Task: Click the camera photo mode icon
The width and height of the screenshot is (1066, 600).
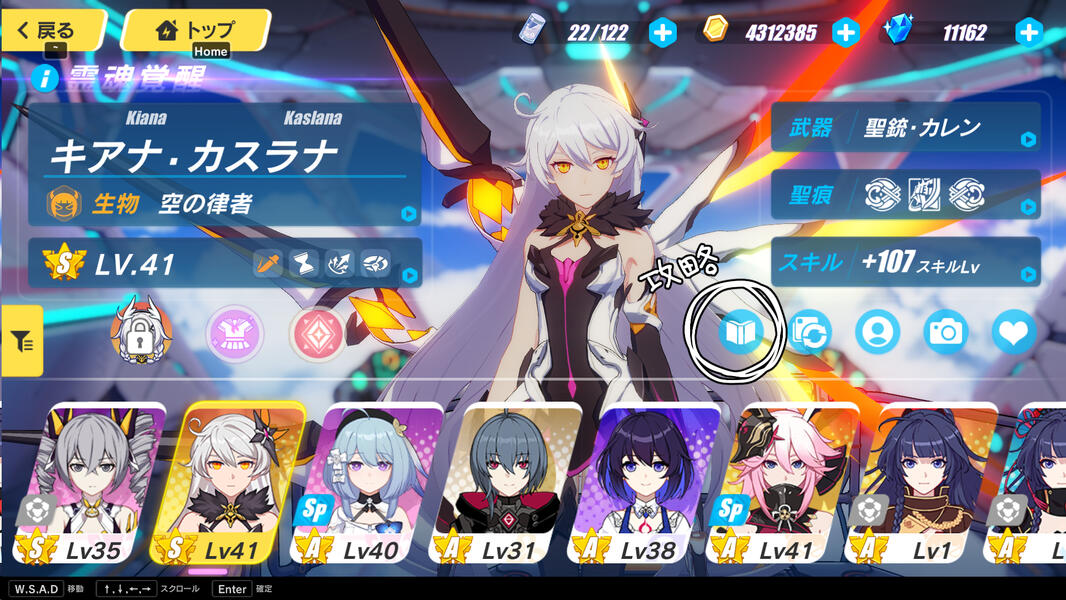Action: (x=945, y=332)
